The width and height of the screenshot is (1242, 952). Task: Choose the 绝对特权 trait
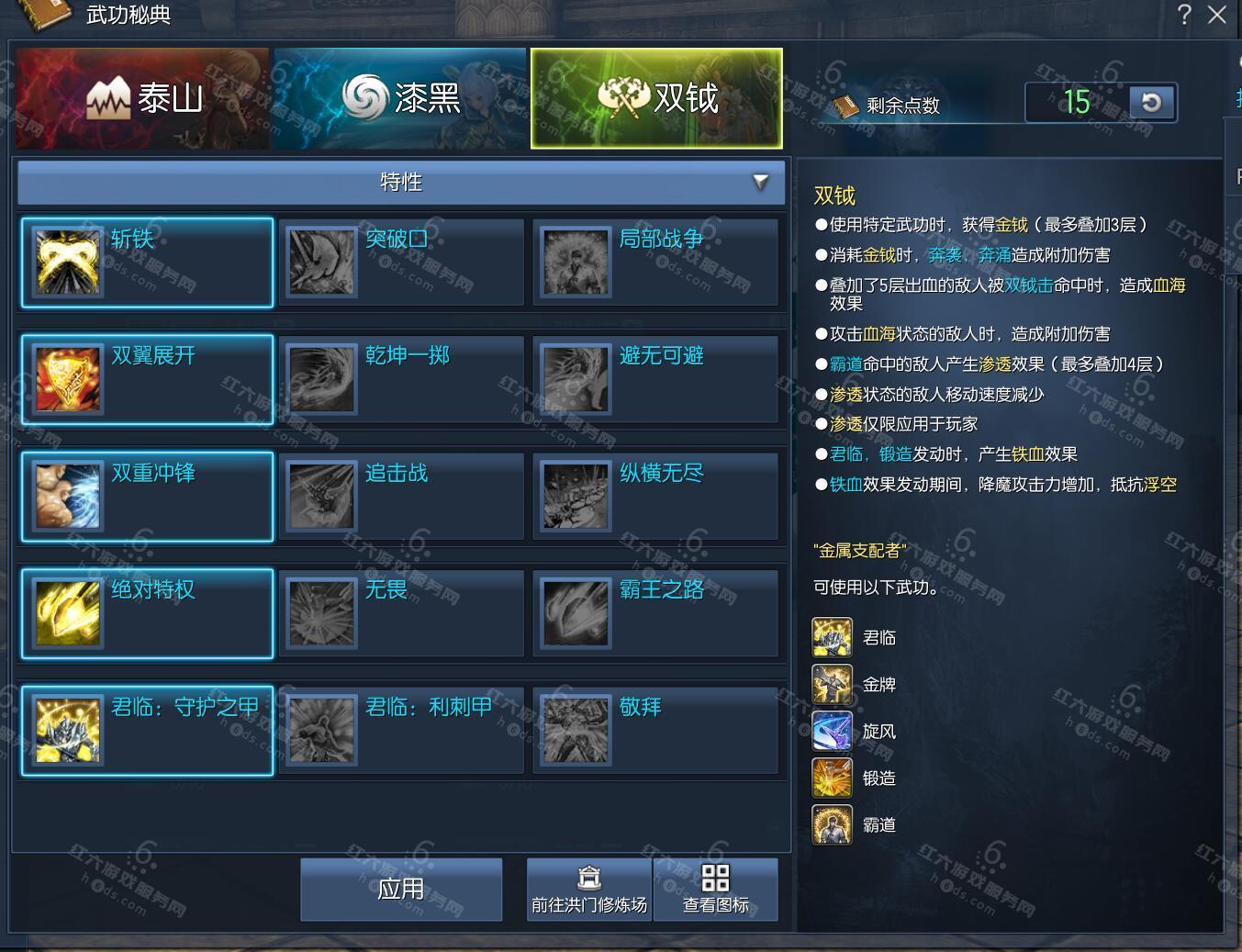(147, 613)
